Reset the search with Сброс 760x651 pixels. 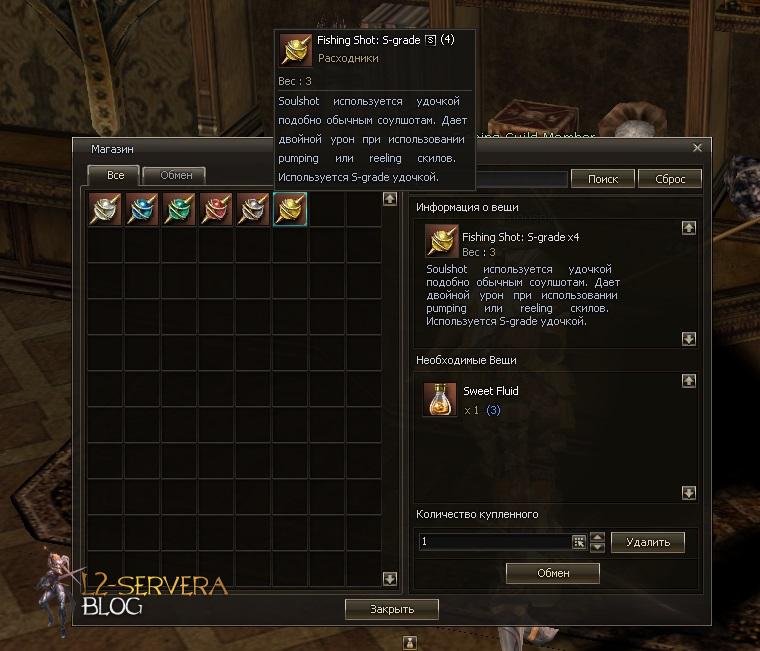[x=669, y=179]
